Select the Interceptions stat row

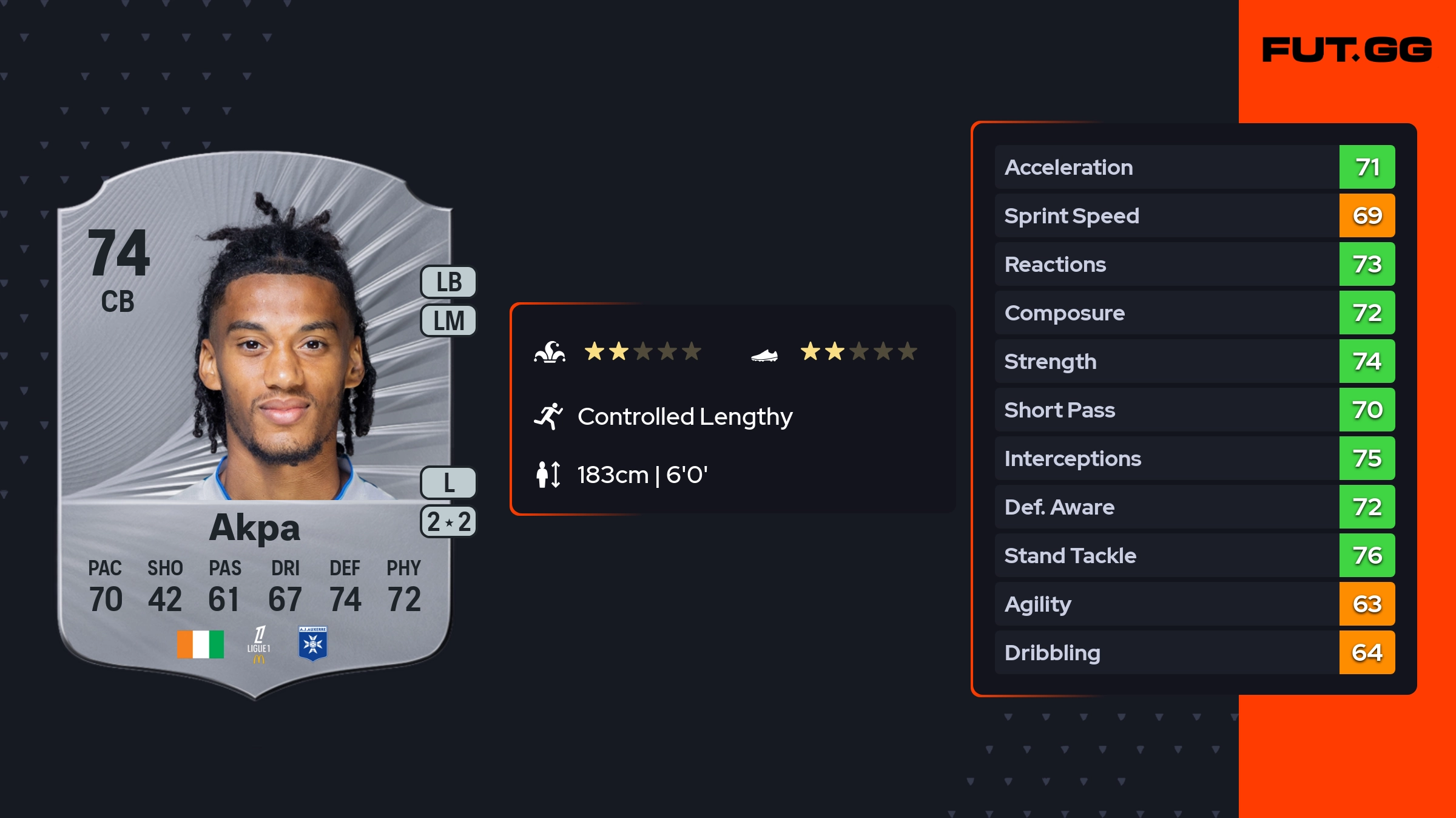pyautogui.click(x=1194, y=458)
